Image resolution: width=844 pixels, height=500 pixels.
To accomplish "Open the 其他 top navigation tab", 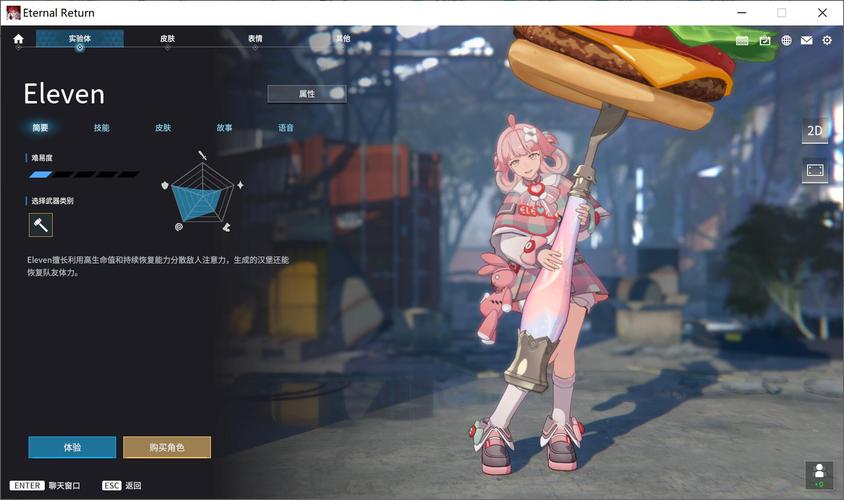I will pos(343,39).
